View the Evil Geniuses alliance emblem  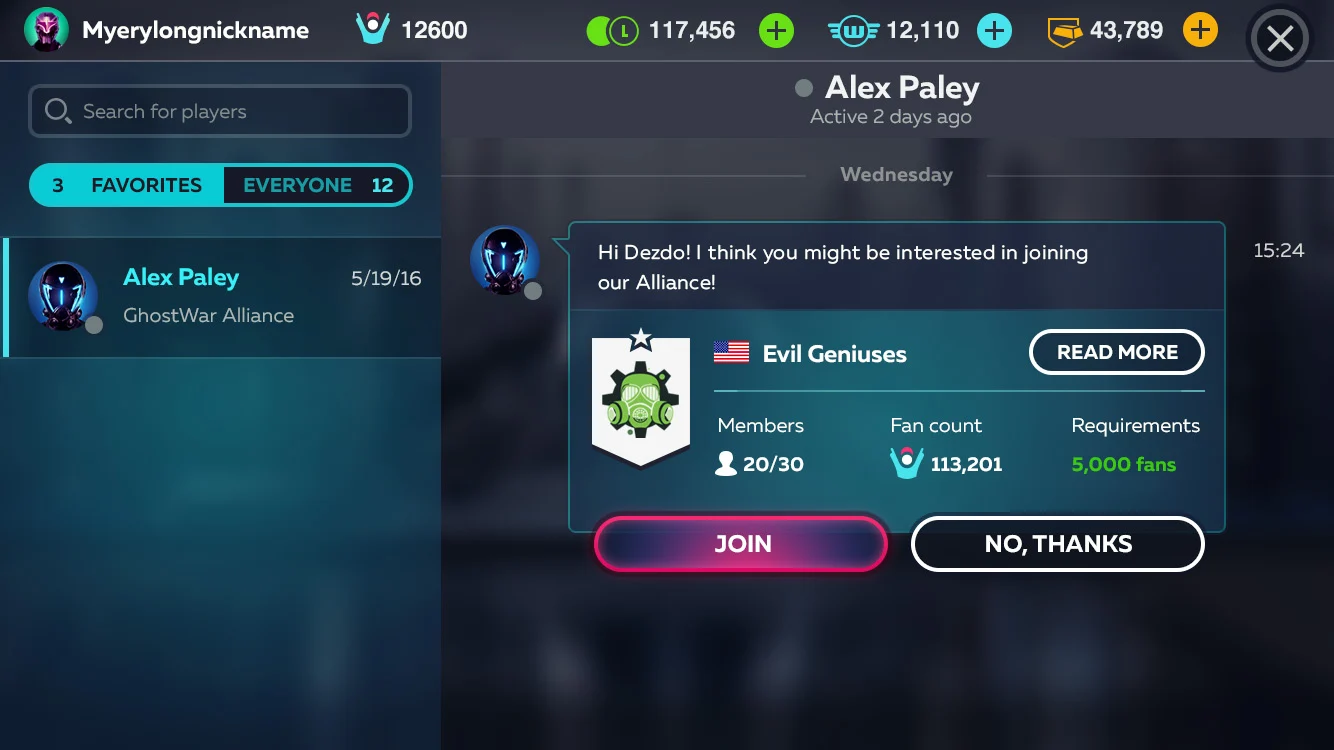[x=641, y=400]
